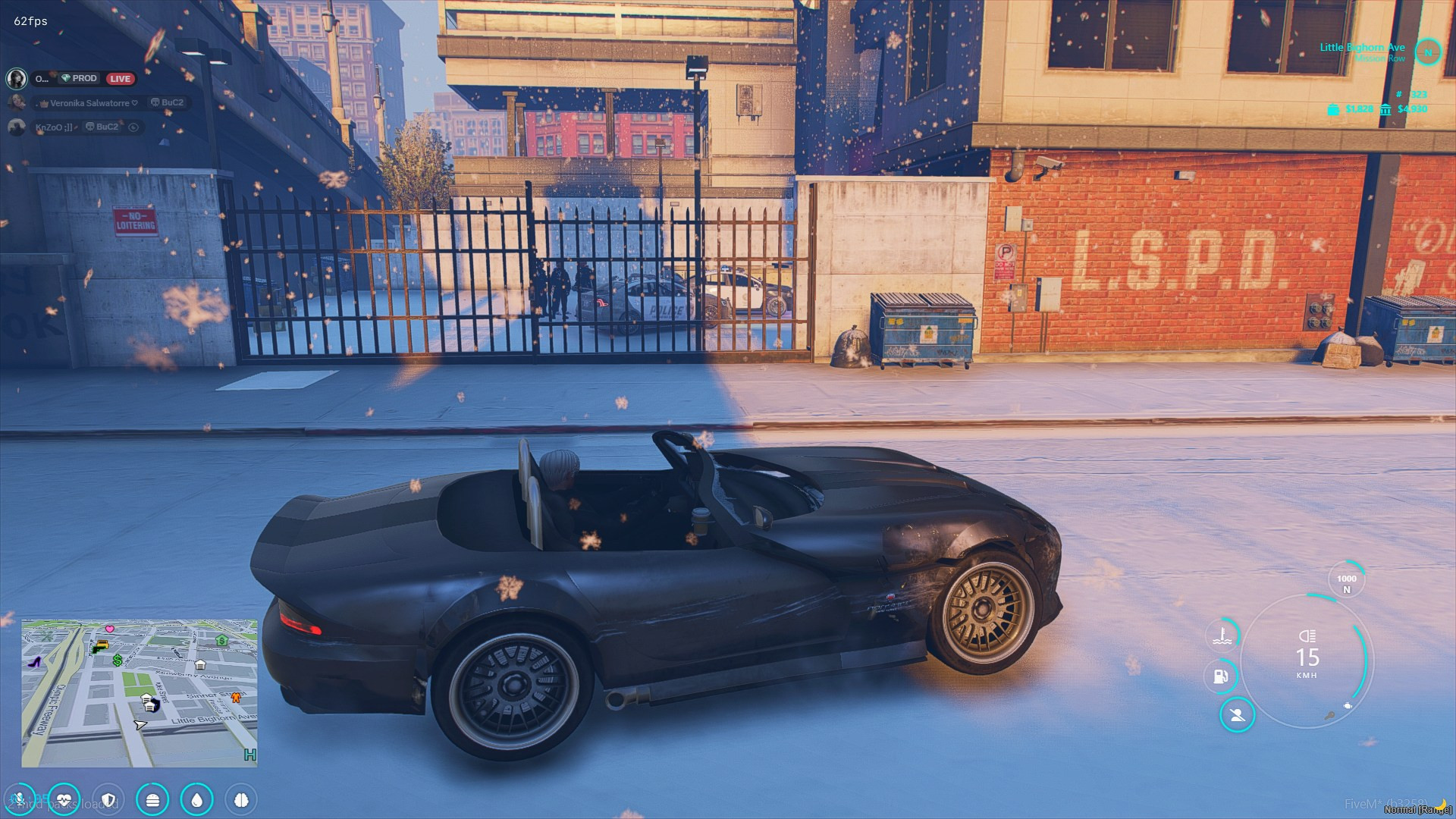Select the brain stress status icon

(x=241, y=799)
